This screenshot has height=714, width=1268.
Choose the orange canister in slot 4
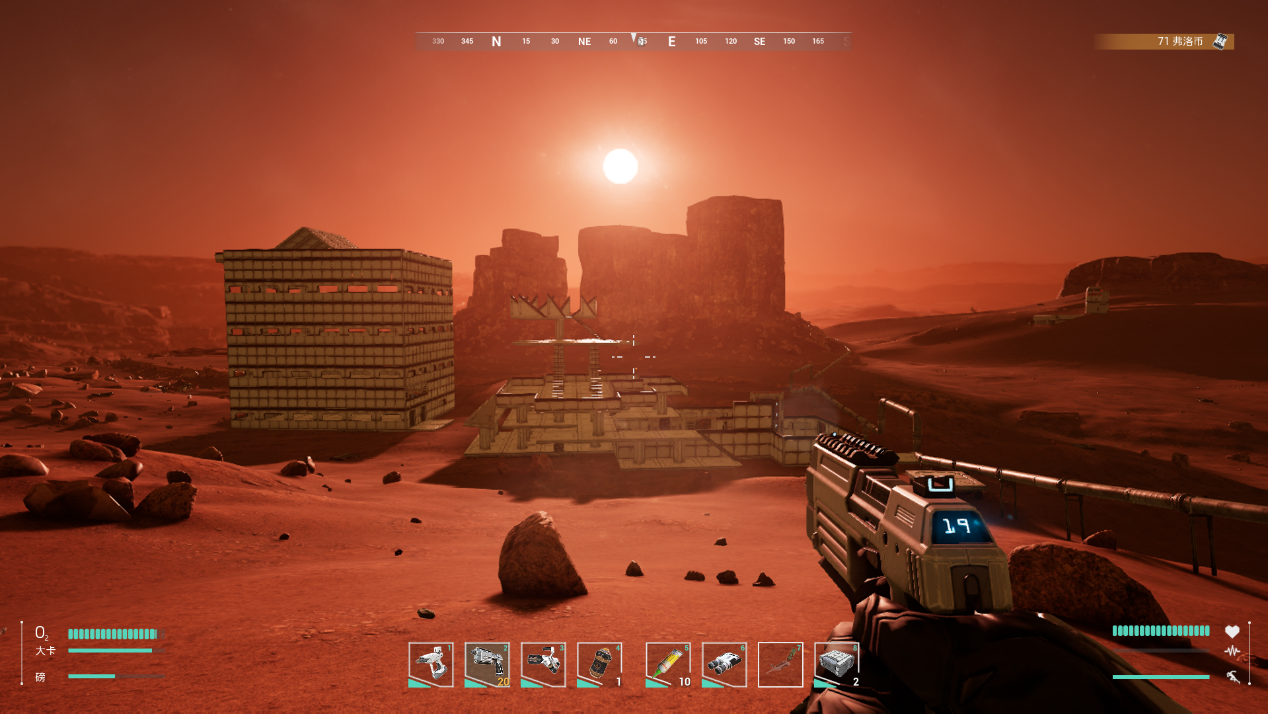[x=599, y=664]
